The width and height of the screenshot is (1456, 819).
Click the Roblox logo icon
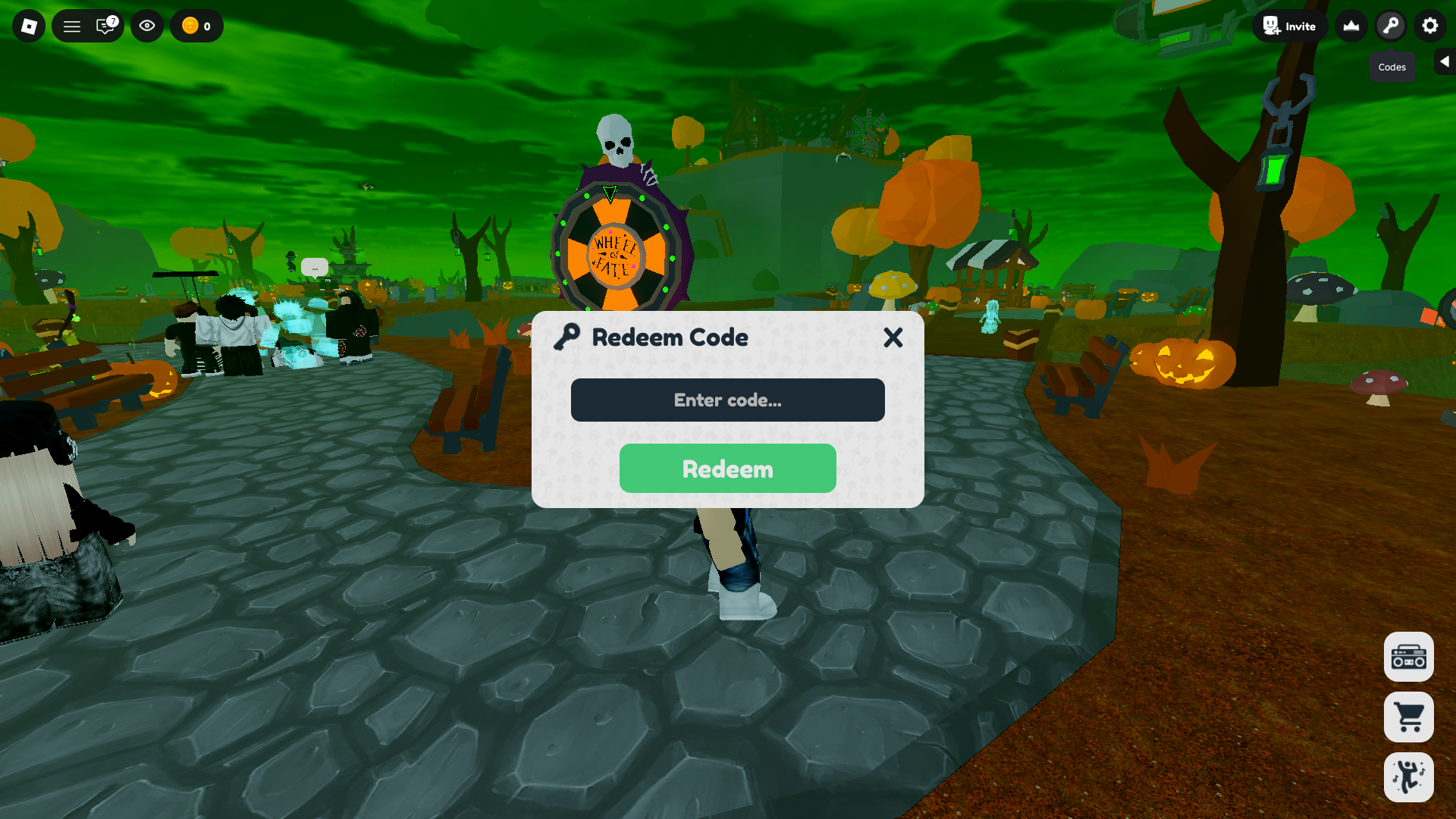tap(28, 25)
